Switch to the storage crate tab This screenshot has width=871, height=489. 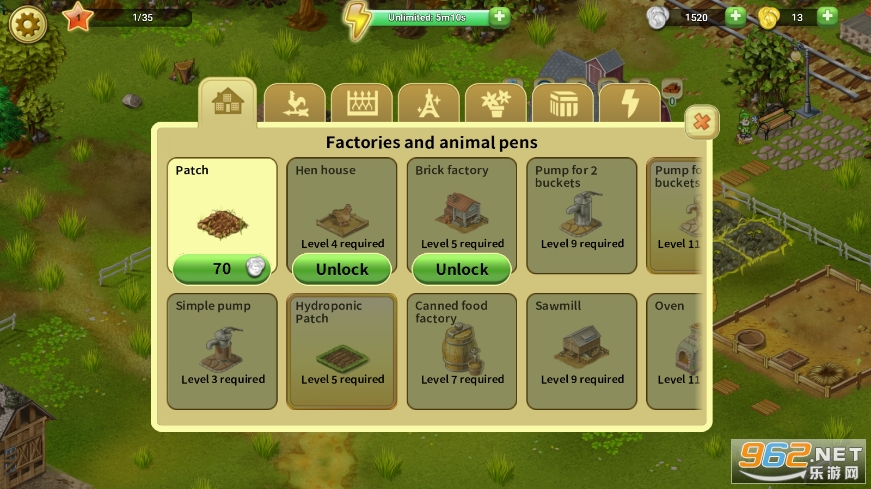[x=562, y=103]
